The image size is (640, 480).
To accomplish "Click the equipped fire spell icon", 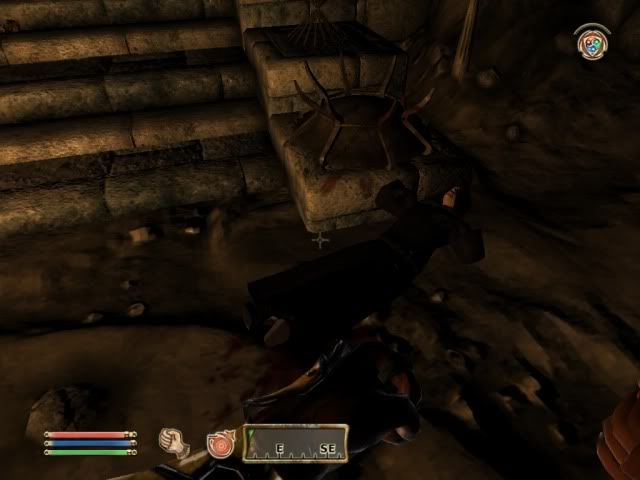I will pos(218,442).
